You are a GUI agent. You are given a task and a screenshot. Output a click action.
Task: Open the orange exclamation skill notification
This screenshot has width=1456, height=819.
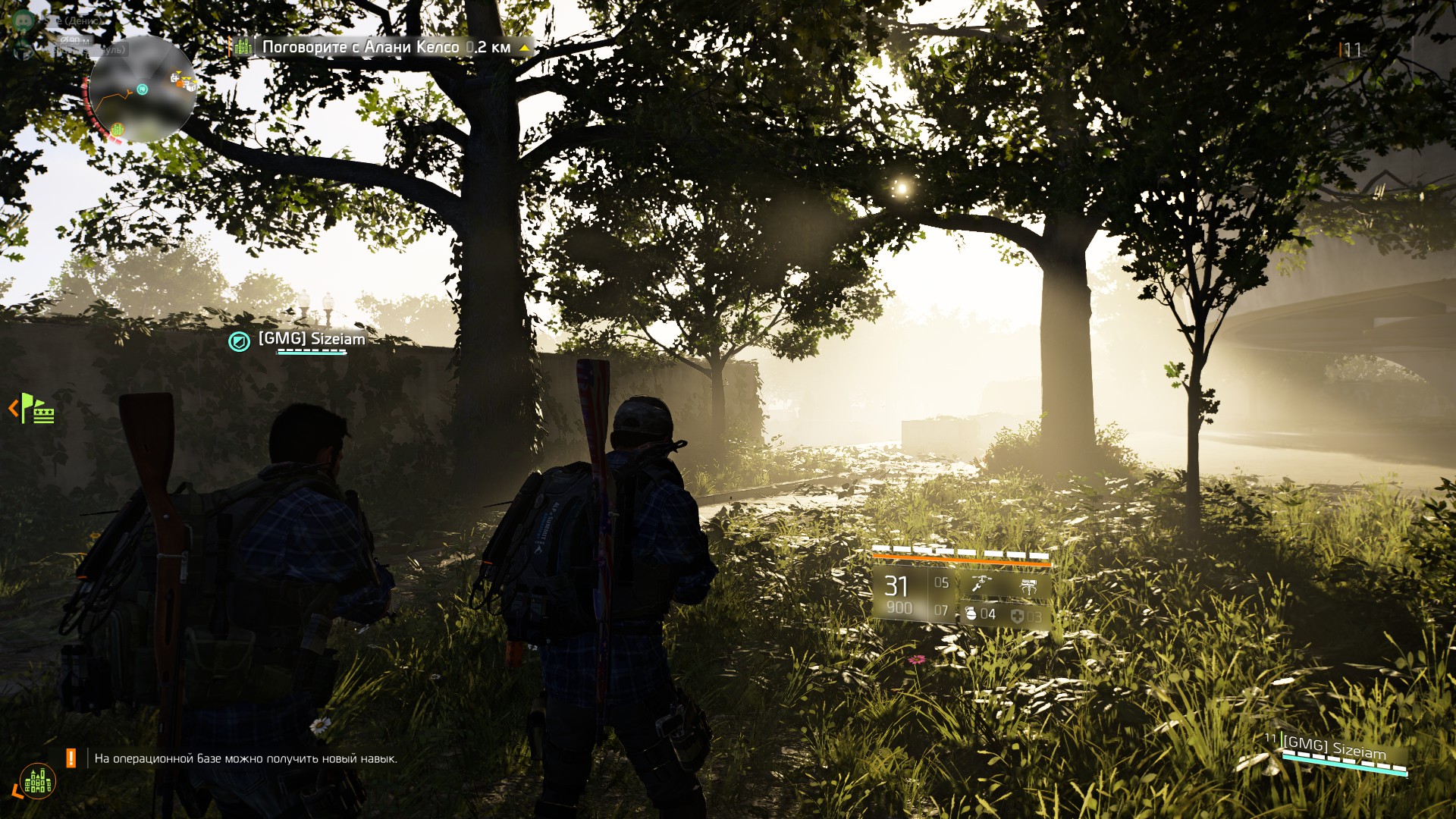coord(71,758)
